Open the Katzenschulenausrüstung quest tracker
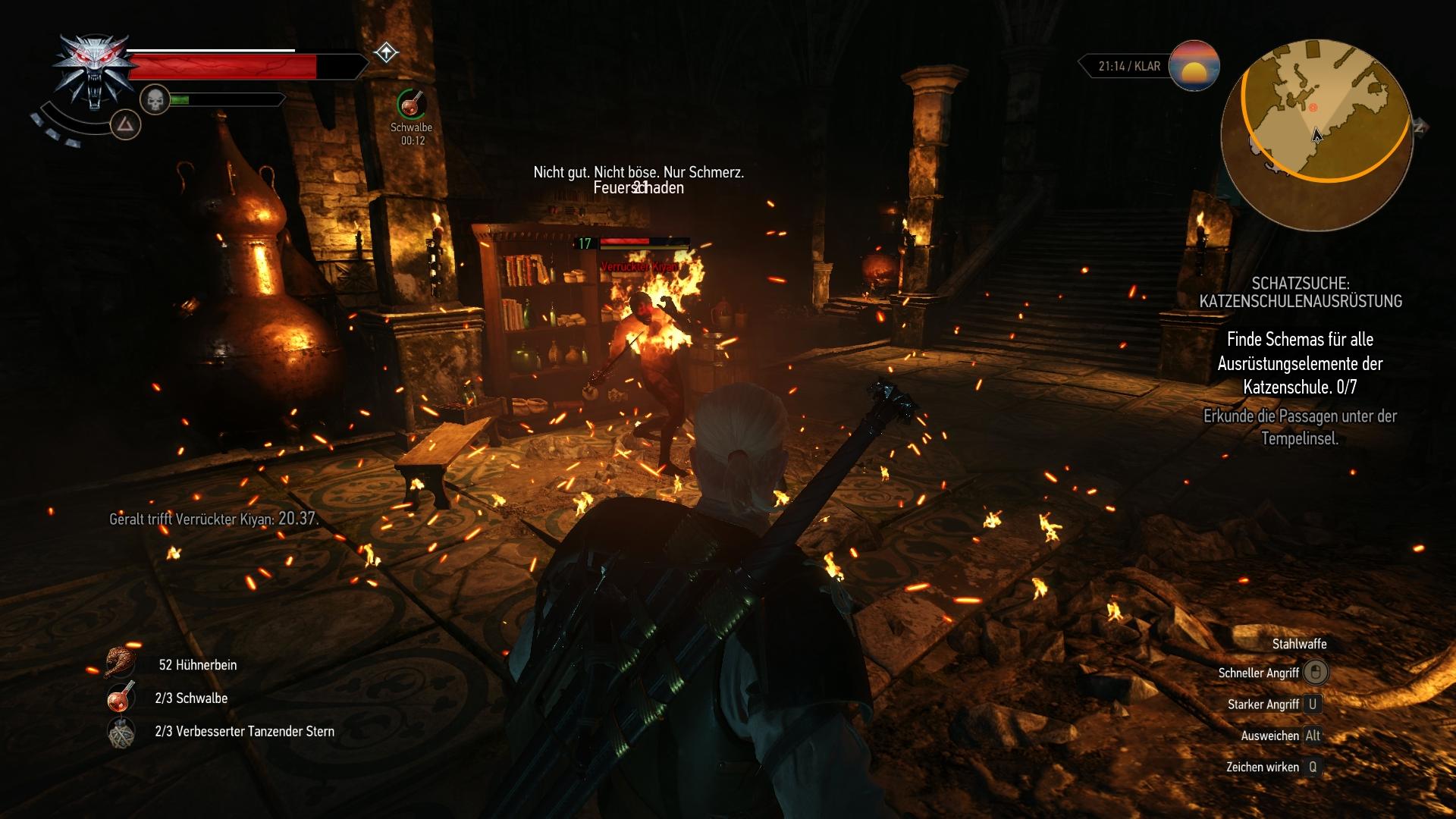This screenshot has width=1456, height=819. point(1300,292)
